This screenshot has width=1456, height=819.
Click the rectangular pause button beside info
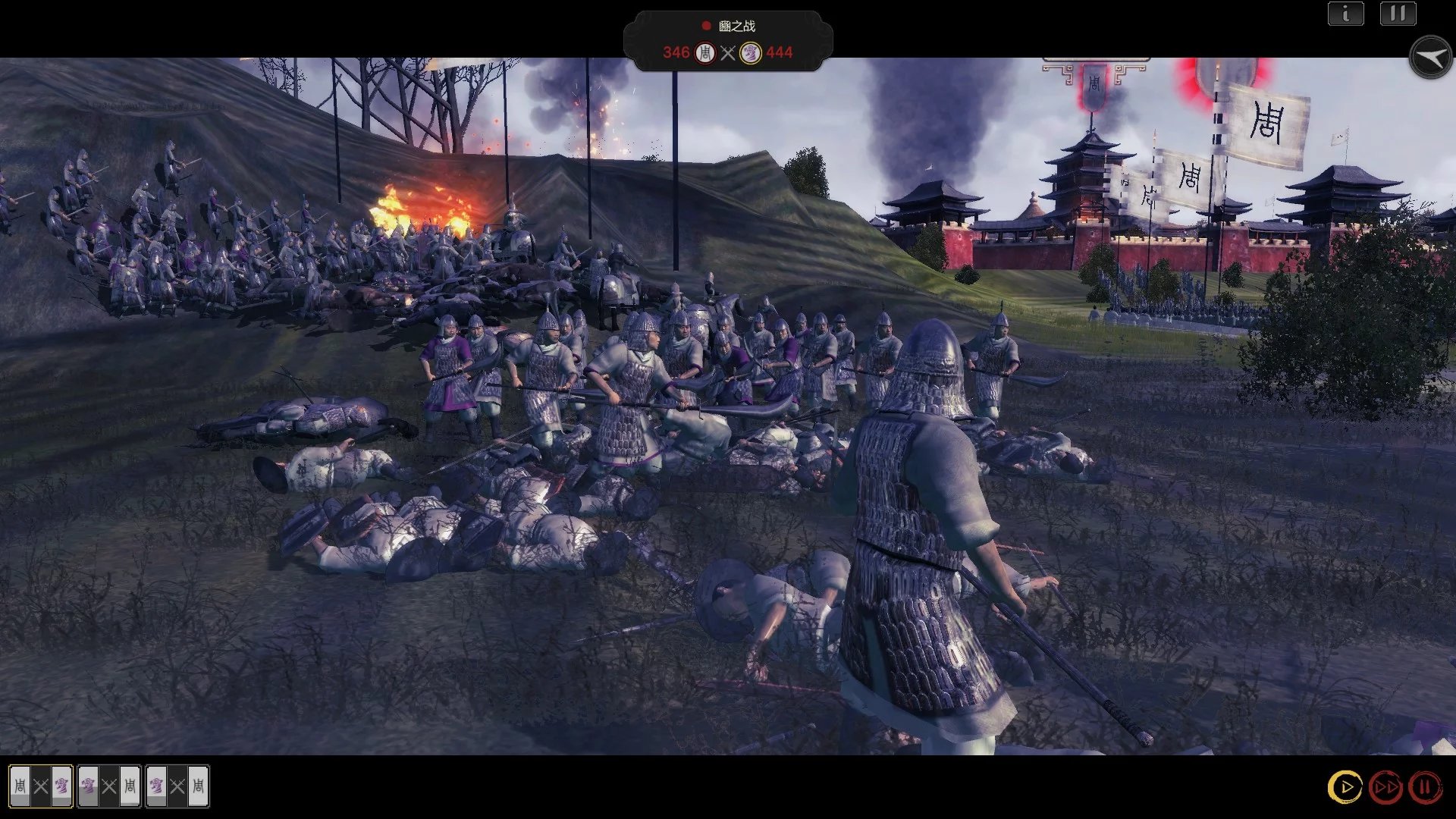[x=1398, y=14]
